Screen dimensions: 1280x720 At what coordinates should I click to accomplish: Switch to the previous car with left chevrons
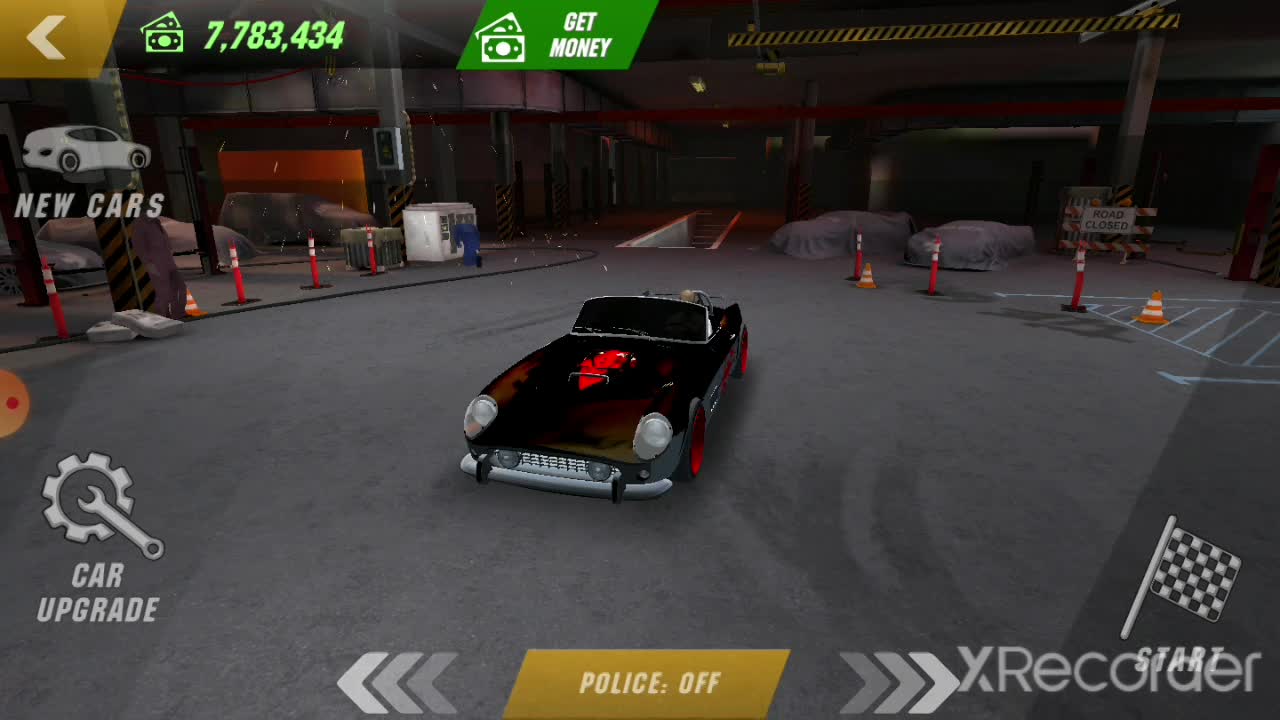[x=396, y=683]
